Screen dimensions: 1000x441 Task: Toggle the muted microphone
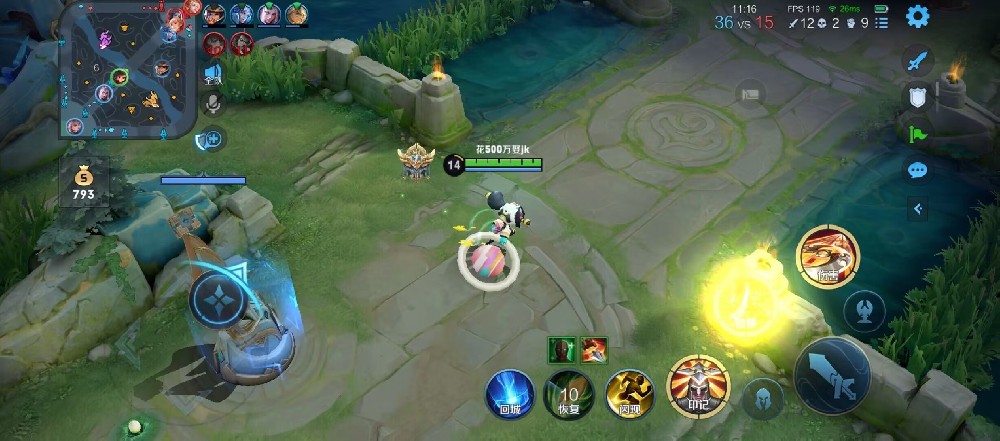click(x=212, y=103)
